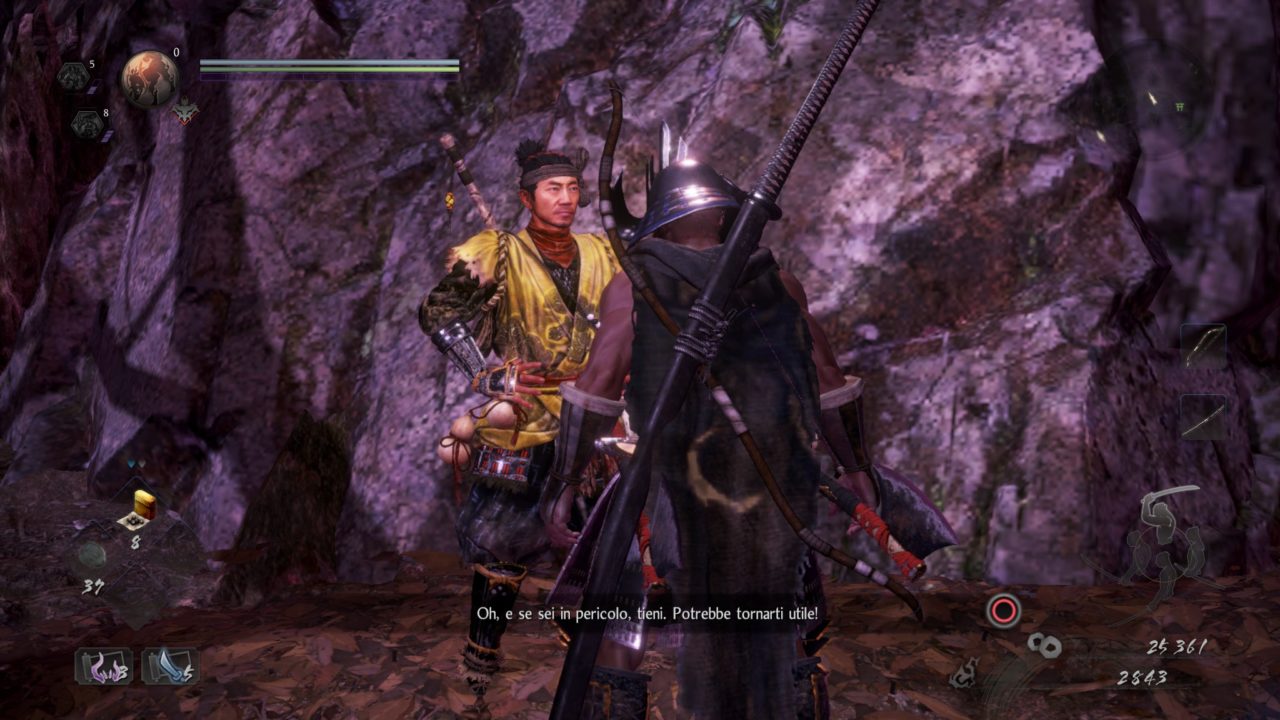This screenshot has height=720, width=1280.
Task: Click the samurai stance indicator
Action: click(1158, 540)
